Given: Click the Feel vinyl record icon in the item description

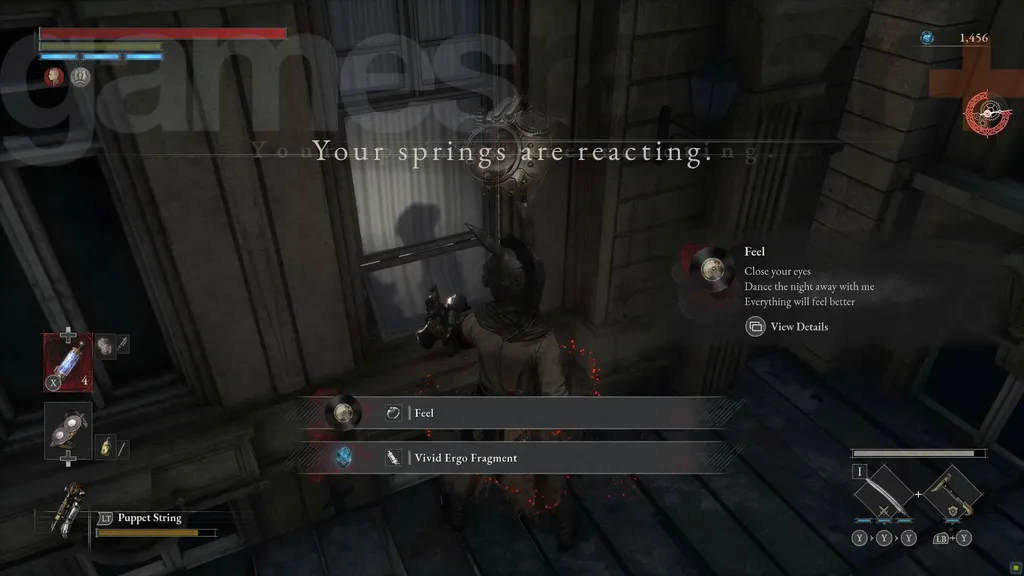Looking at the screenshot, I should (711, 268).
